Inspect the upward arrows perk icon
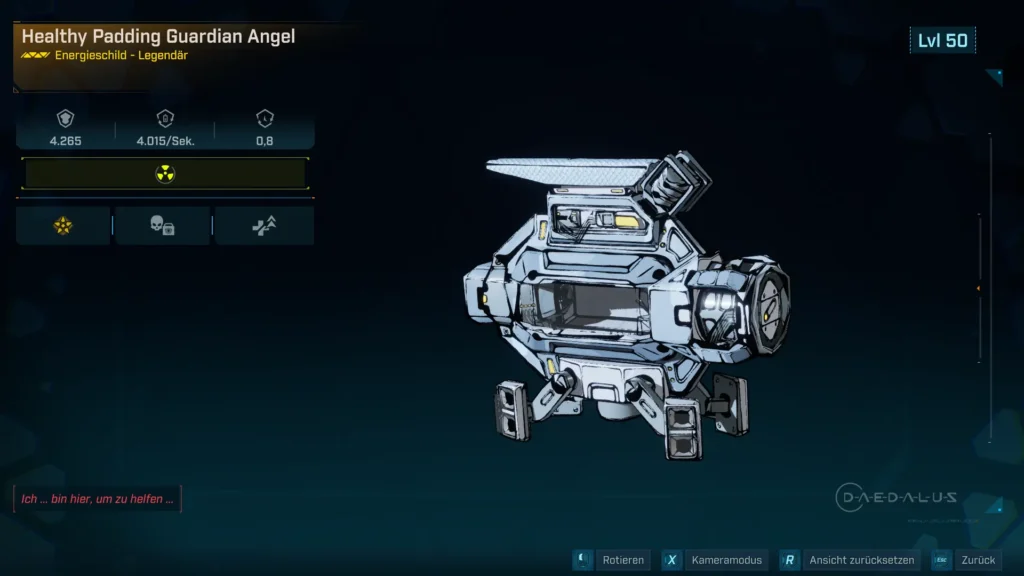Image resolution: width=1024 pixels, height=576 pixels. click(x=264, y=226)
